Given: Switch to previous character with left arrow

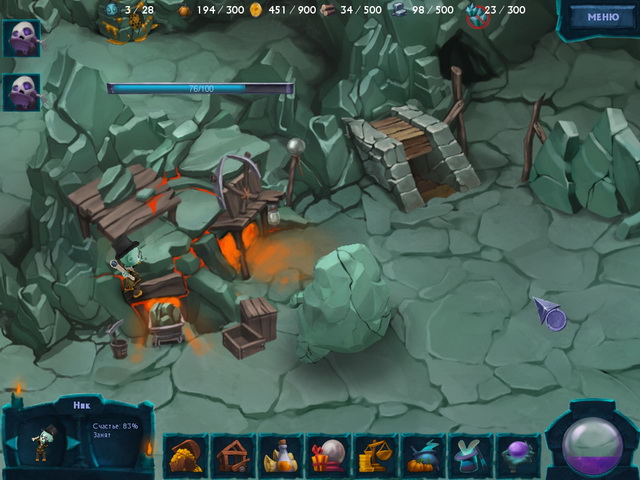Looking at the screenshot, I should point(11,441).
